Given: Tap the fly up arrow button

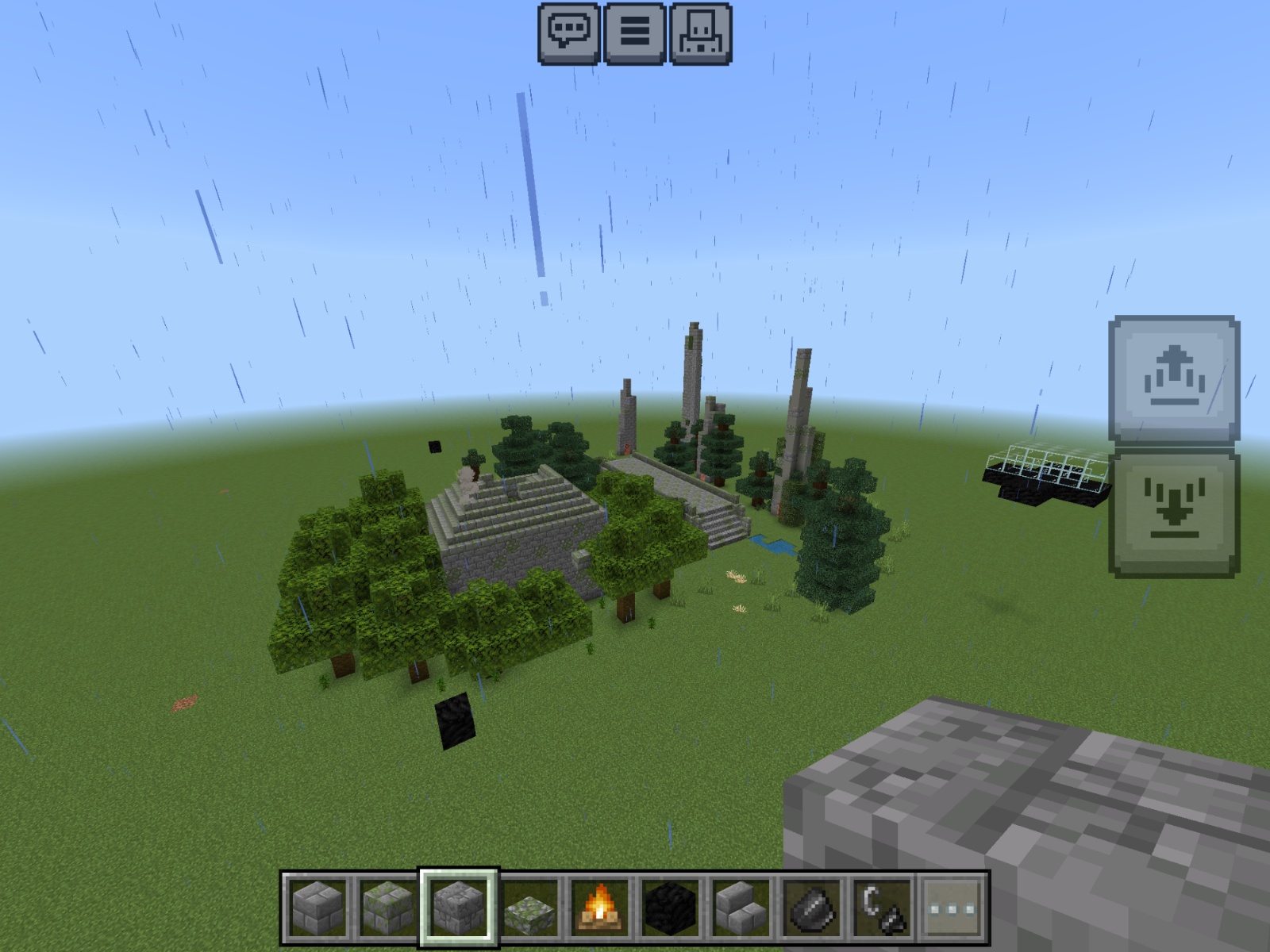Looking at the screenshot, I should point(1174,380).
